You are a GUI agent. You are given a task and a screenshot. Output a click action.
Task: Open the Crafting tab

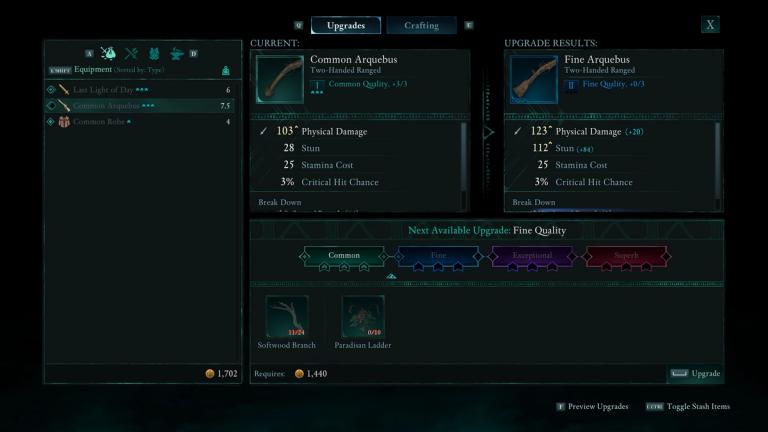[421, 25]
